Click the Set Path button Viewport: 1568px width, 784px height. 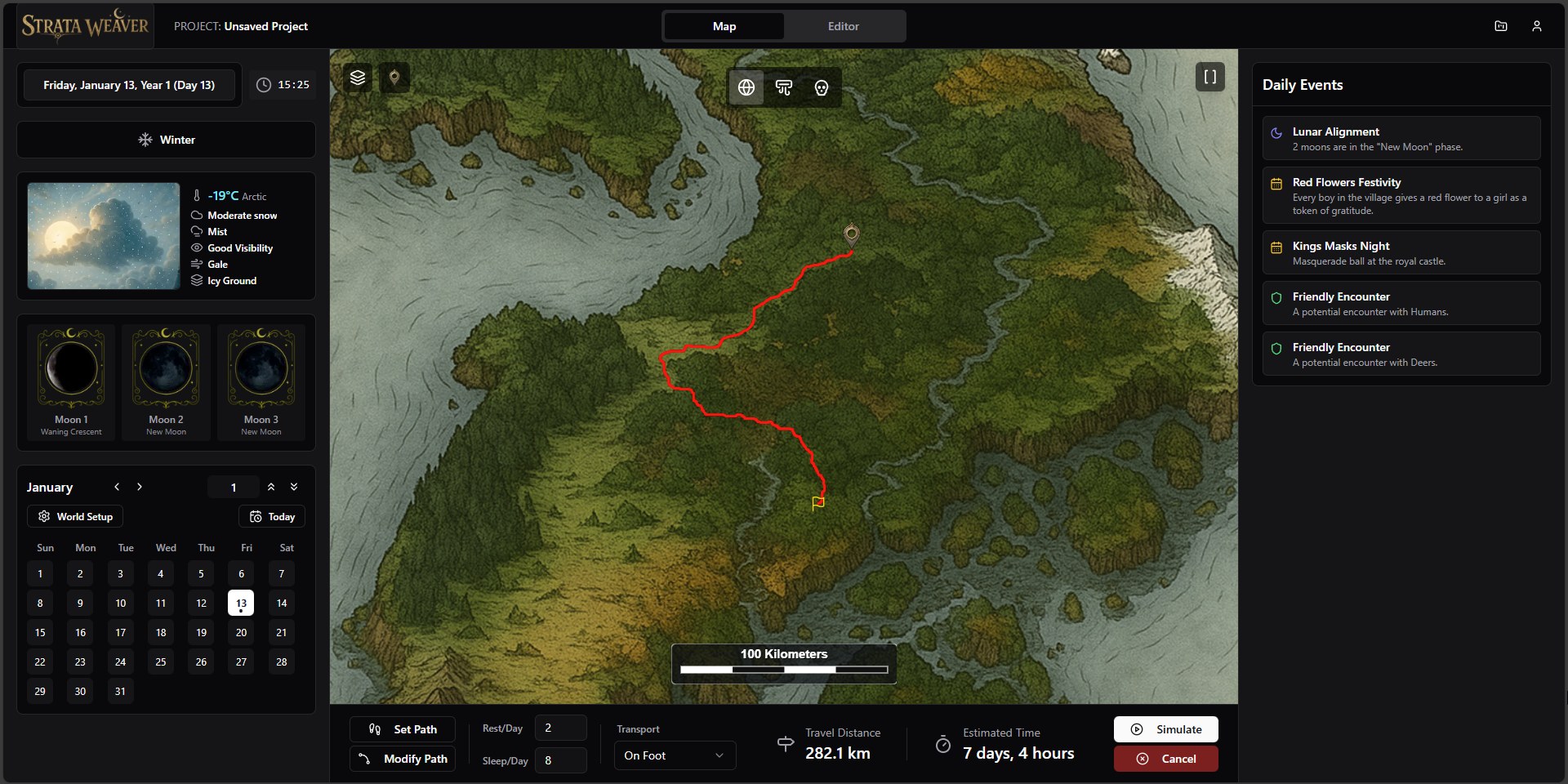click(x=402, y=728)
